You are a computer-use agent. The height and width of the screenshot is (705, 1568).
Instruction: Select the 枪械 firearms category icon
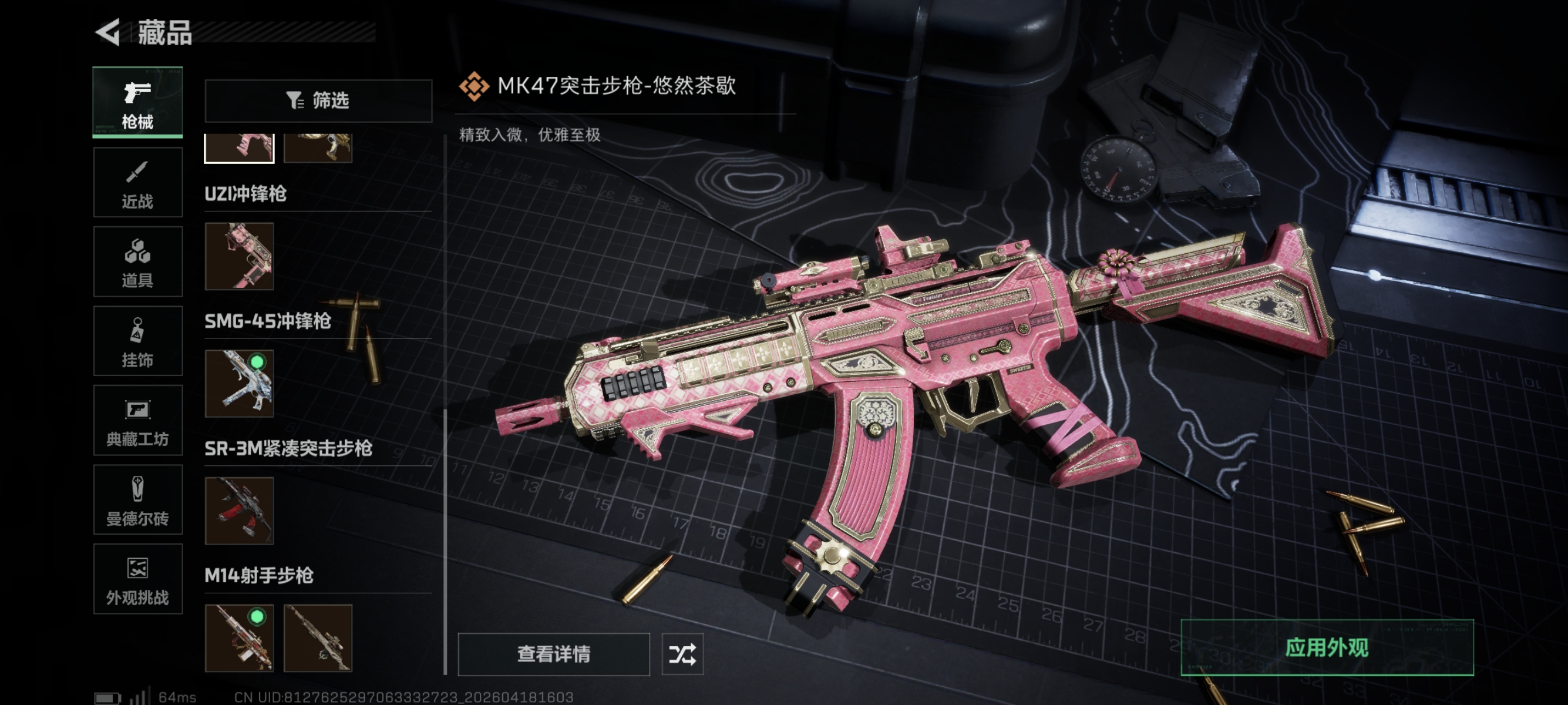[137, 102]
